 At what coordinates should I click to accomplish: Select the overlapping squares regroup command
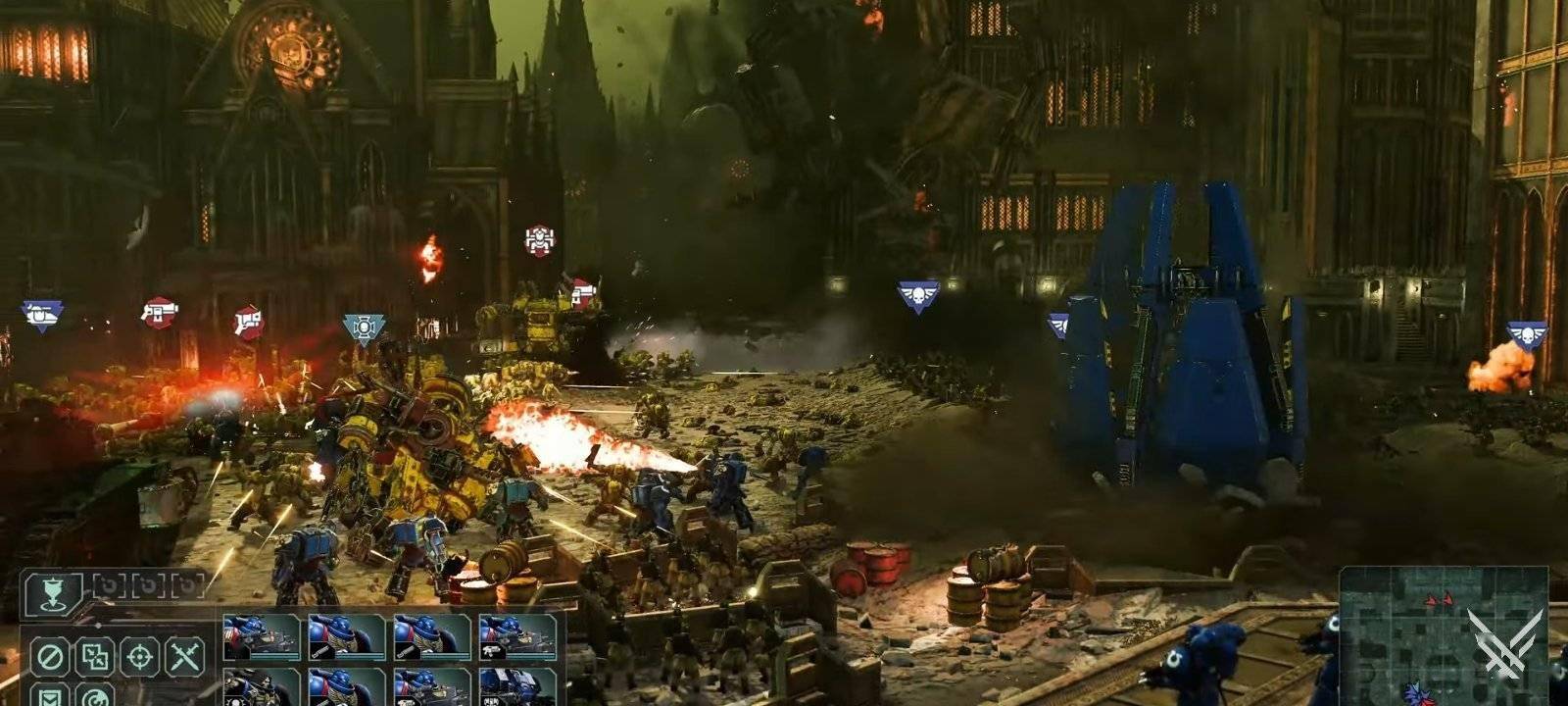pyautogui.click(x=94, y=656)
